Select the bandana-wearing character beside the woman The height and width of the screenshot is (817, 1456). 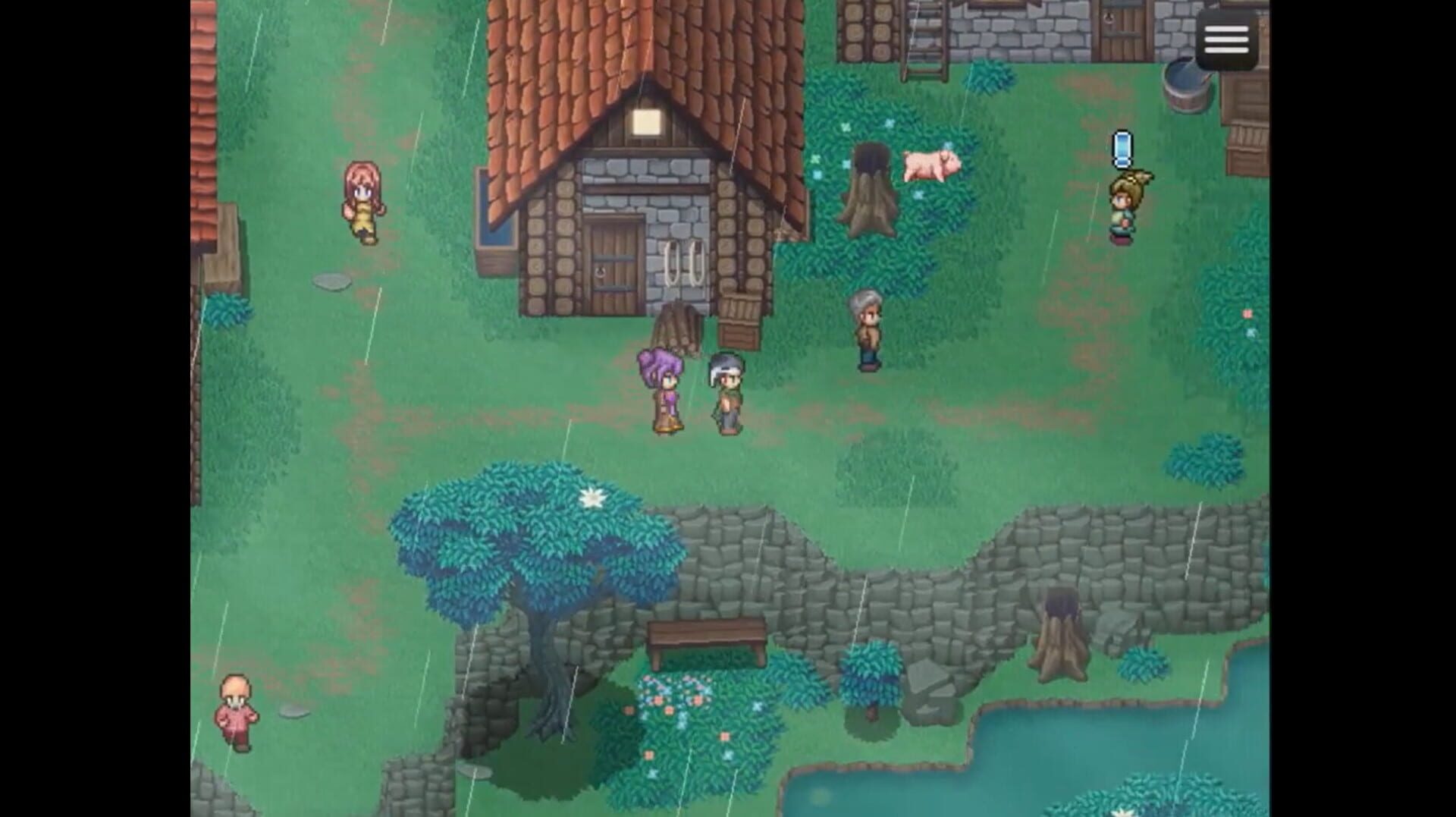(726, 394)
